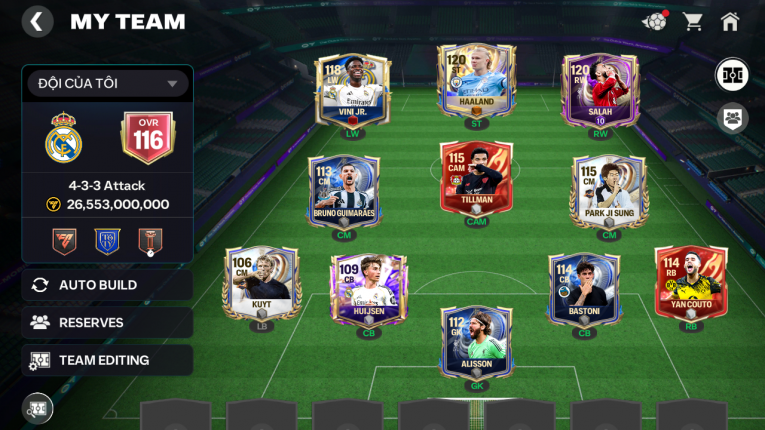Open TEAM EDITING
Viewport: 765px width, 430px height.
click(x=107, y=360)
